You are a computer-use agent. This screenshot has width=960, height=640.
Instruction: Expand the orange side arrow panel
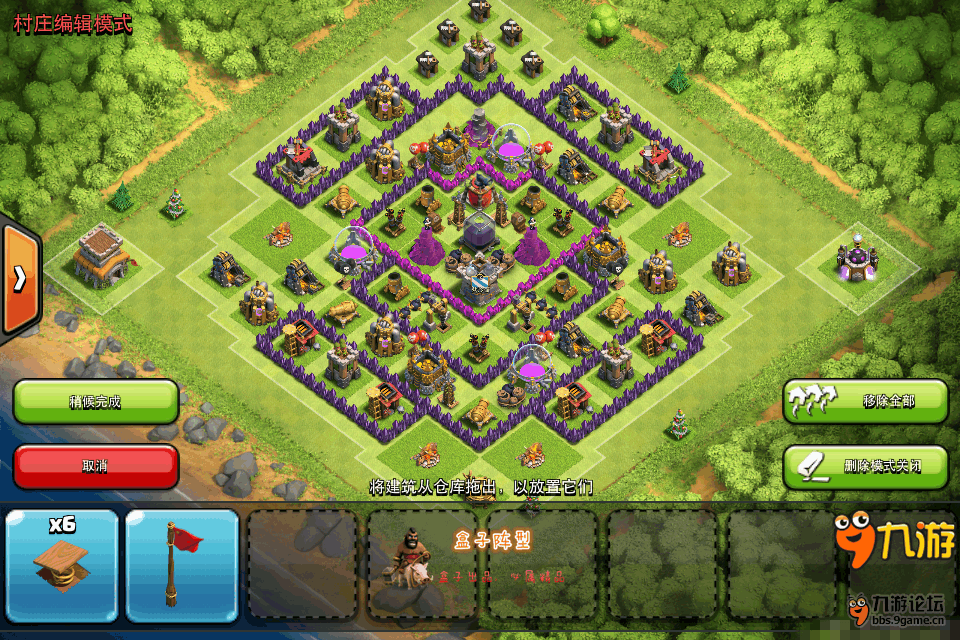coord(19,279)
